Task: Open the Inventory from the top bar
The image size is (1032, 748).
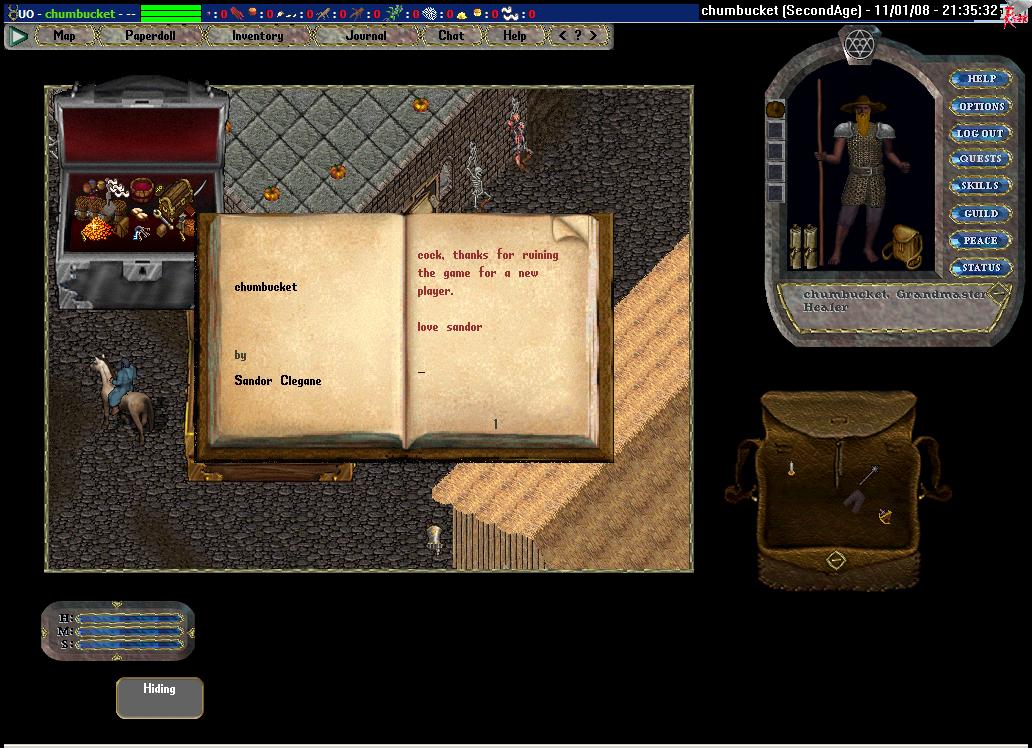Action: [257, 36]
